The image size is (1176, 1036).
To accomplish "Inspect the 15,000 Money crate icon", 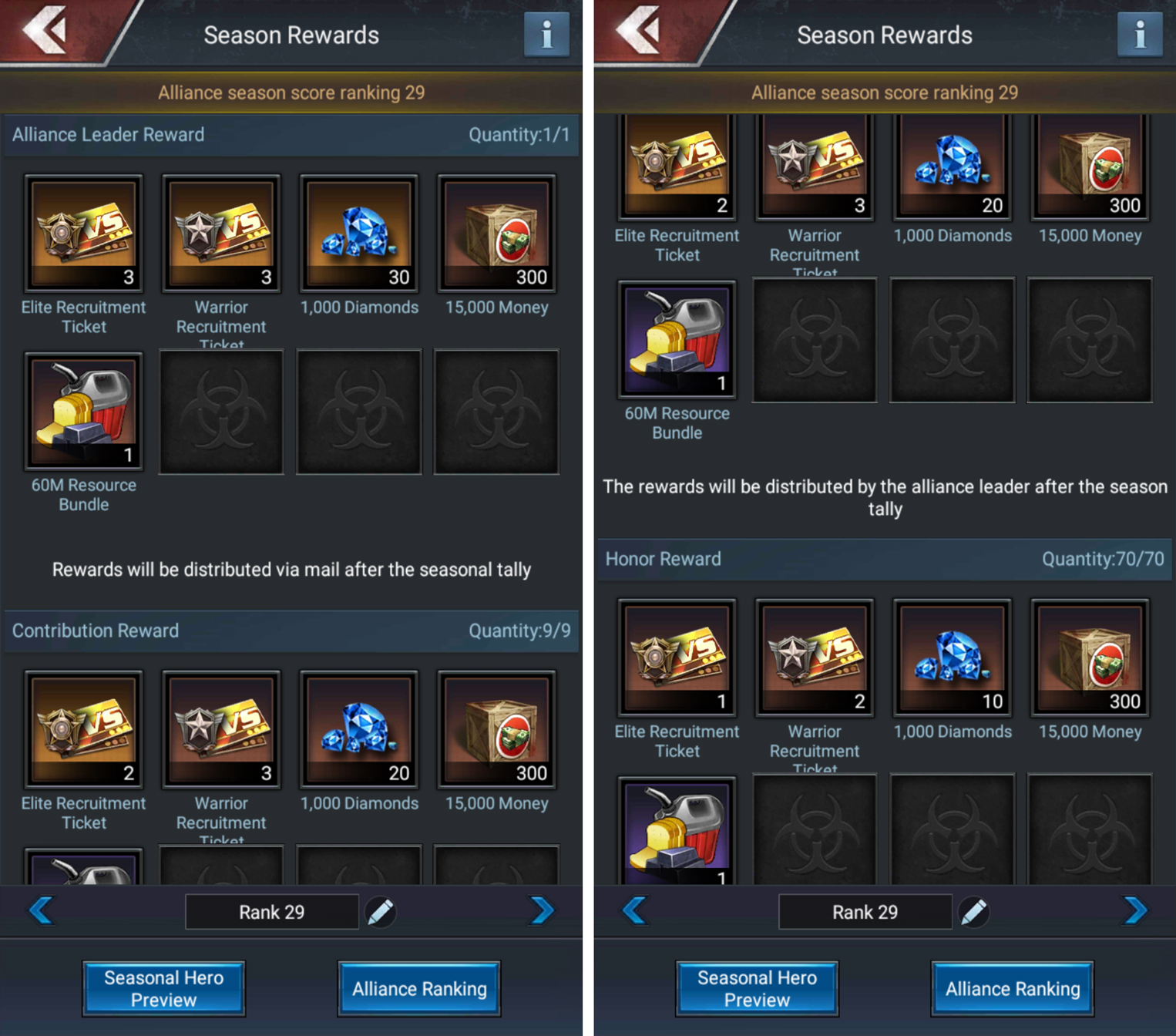I will 496,233.
